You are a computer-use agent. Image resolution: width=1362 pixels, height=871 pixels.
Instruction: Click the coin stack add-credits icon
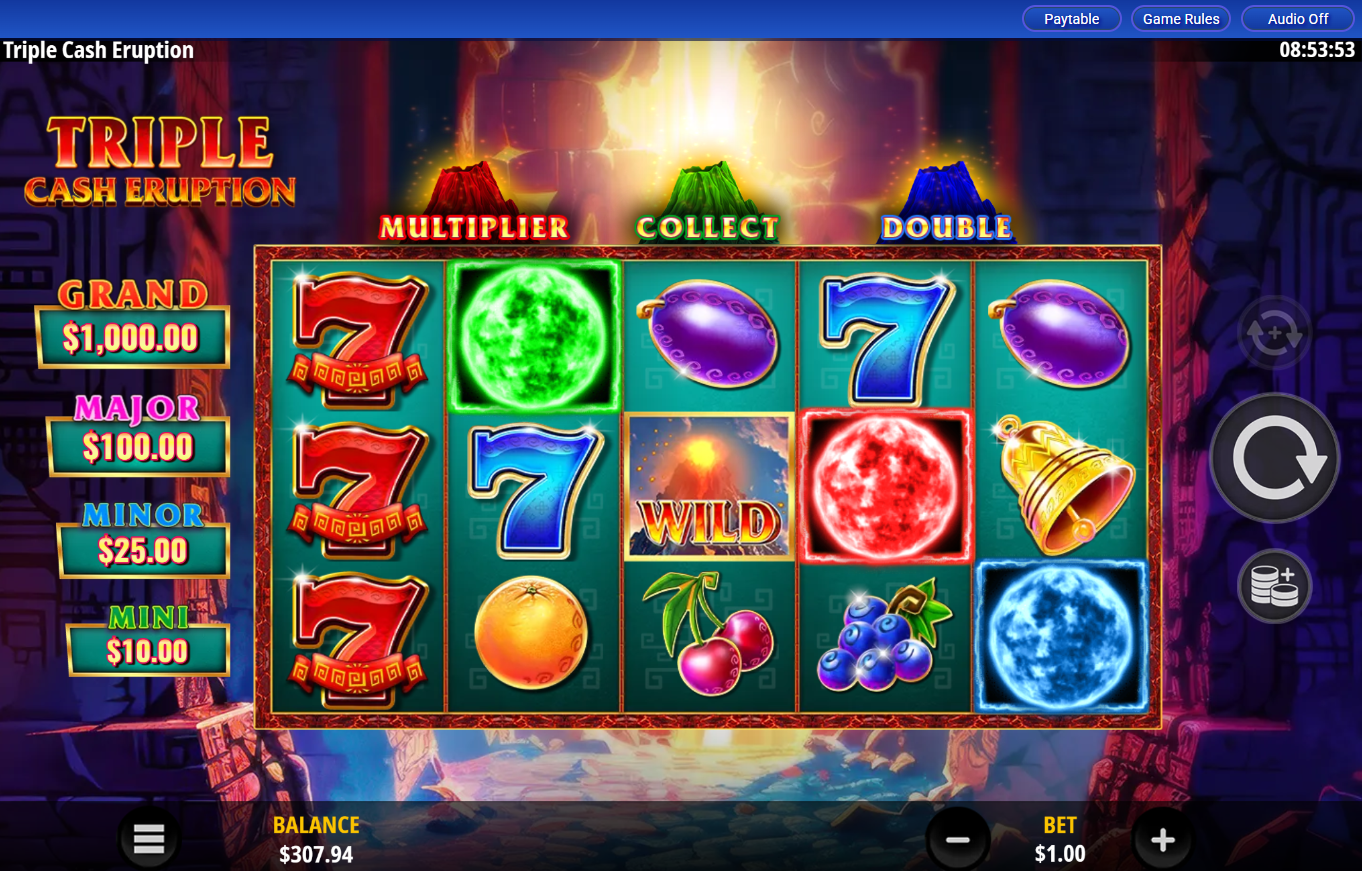click(1274, 586)
